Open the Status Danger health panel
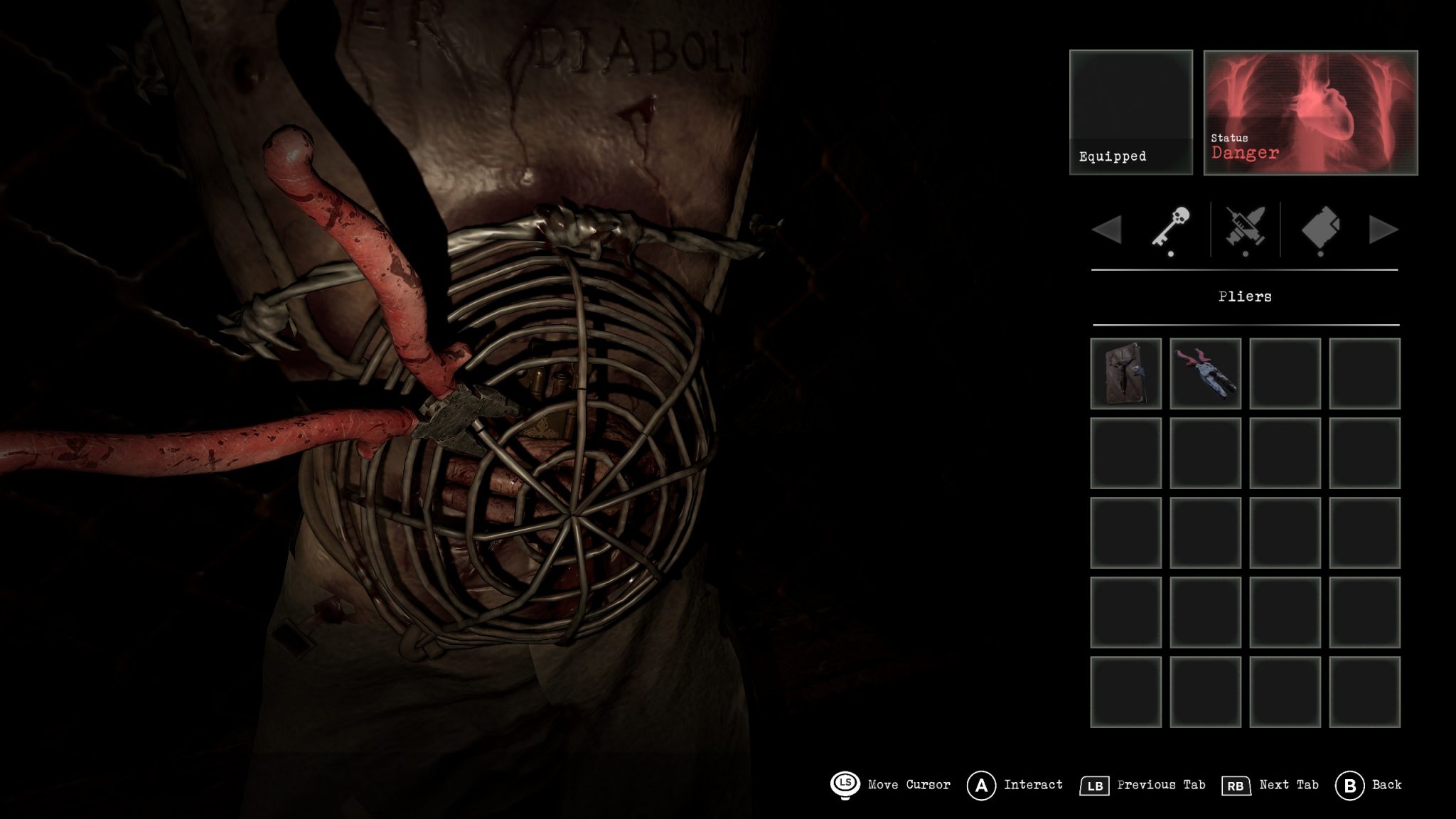This screenshot has height=819, width=1456. point(1310,112)
